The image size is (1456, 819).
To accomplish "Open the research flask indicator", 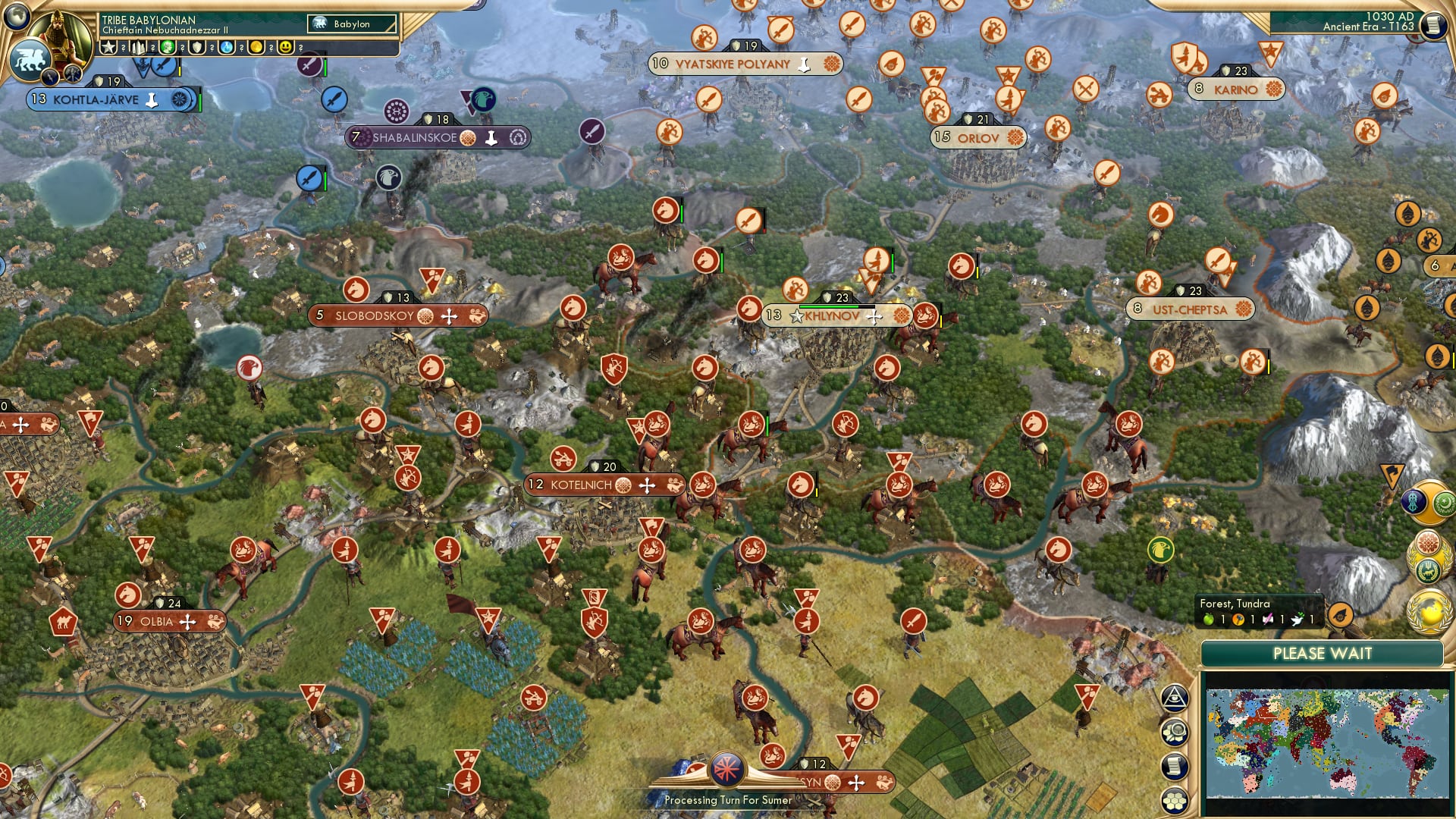I will (227, 47).
